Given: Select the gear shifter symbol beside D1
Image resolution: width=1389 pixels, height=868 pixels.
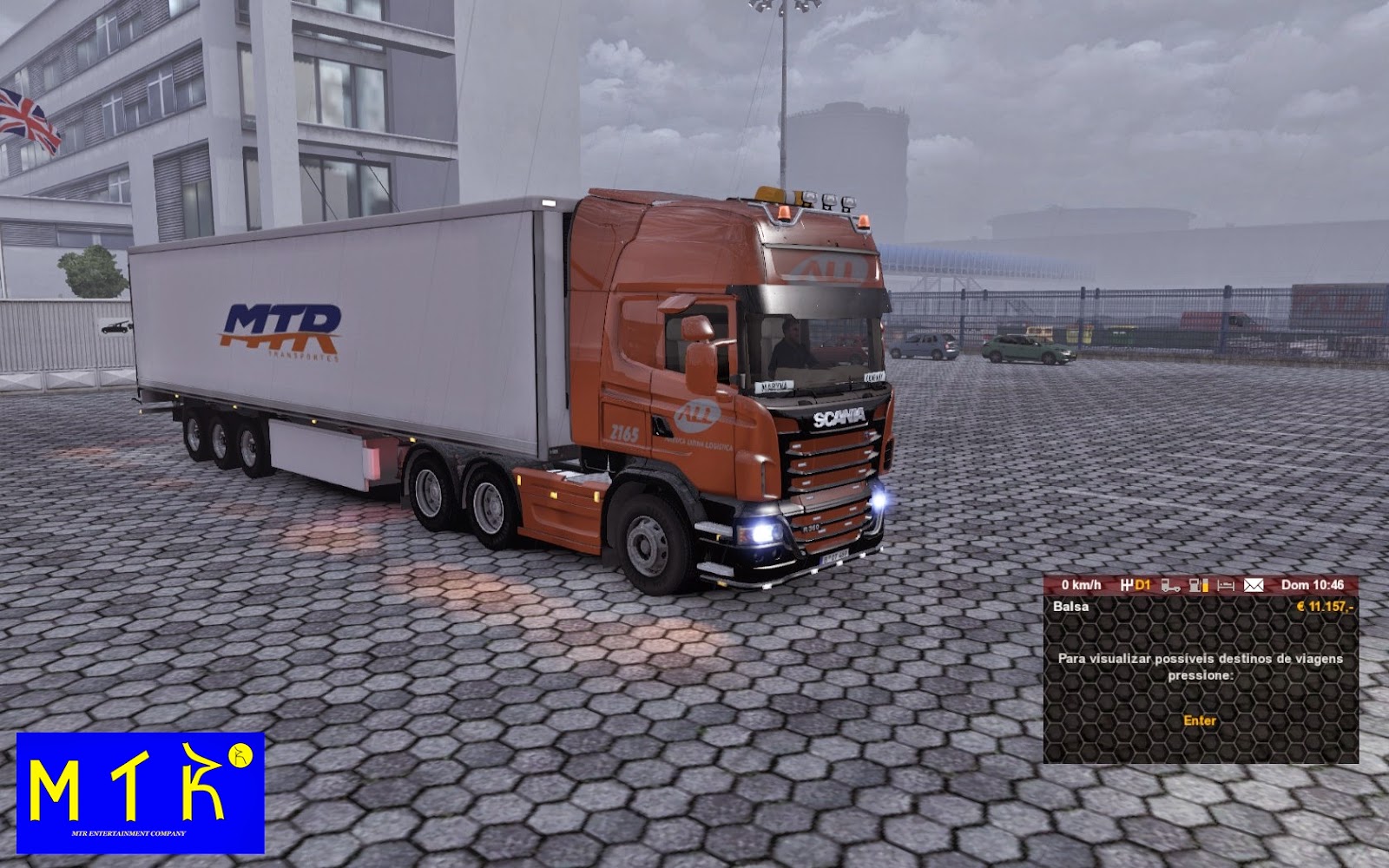Looking at the screenshot, I should pyautogui.click(x=1126, y=585).
